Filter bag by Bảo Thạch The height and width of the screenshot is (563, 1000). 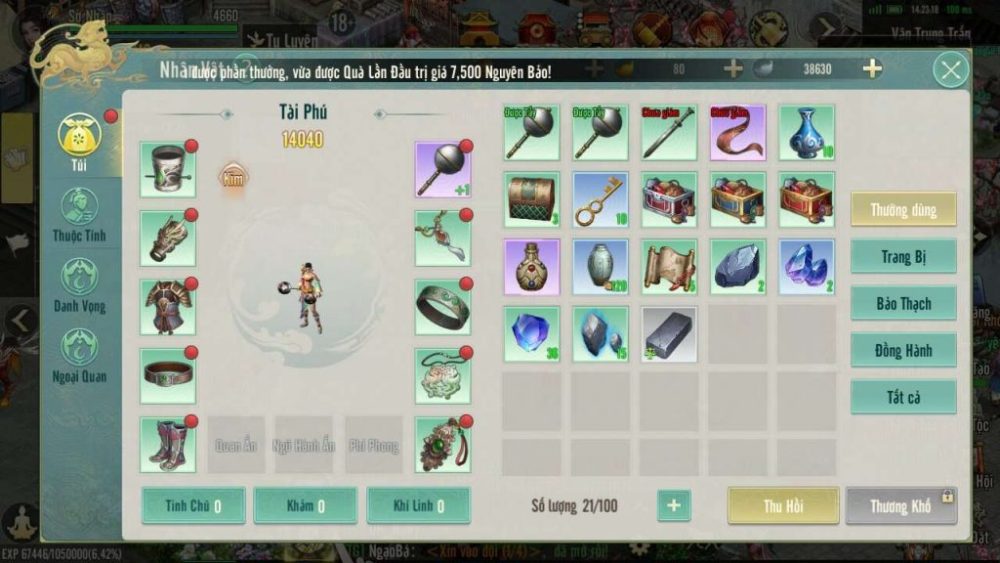click(x=903, y=304)
